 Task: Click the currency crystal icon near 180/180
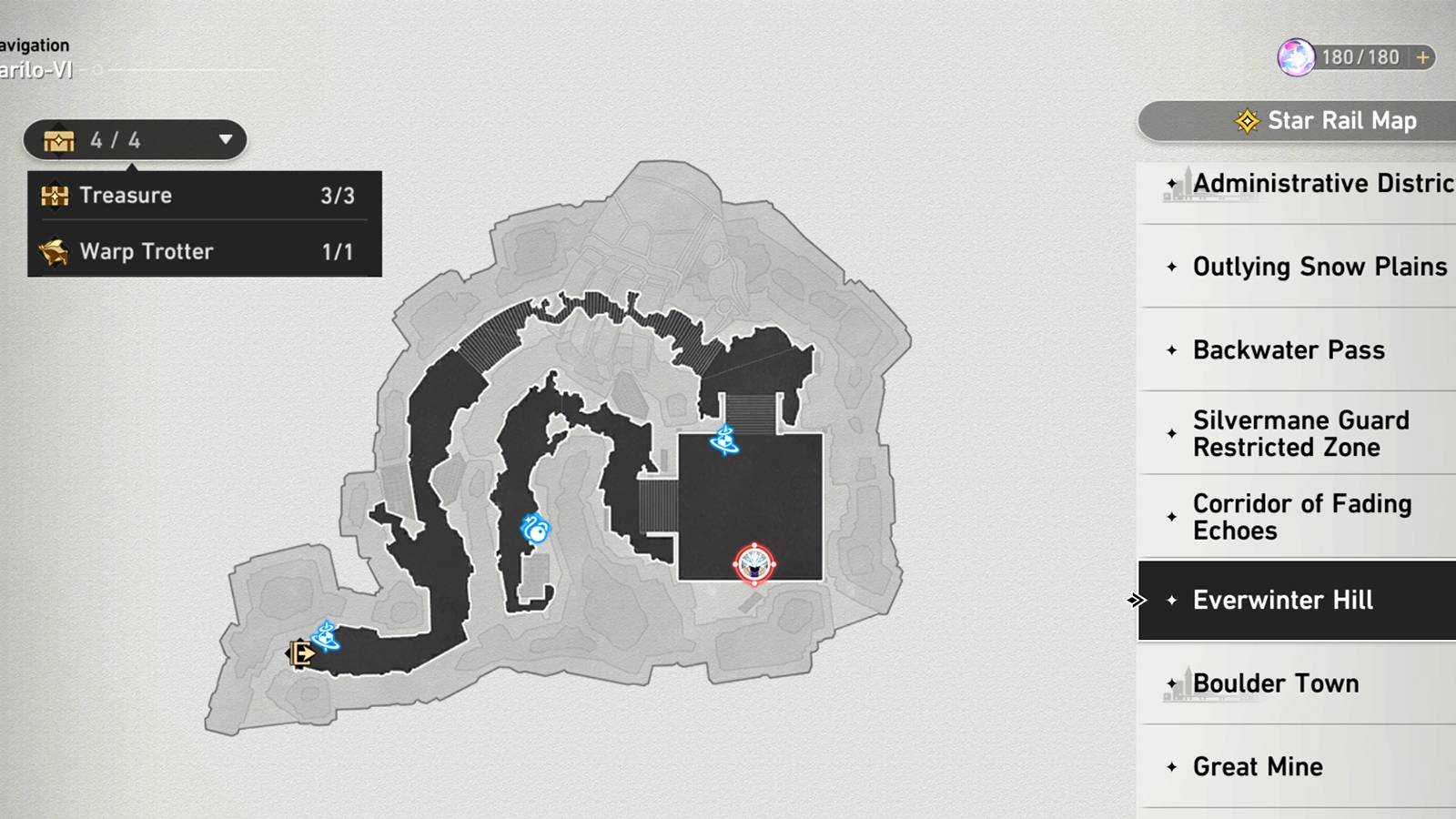coord(1296,56)
